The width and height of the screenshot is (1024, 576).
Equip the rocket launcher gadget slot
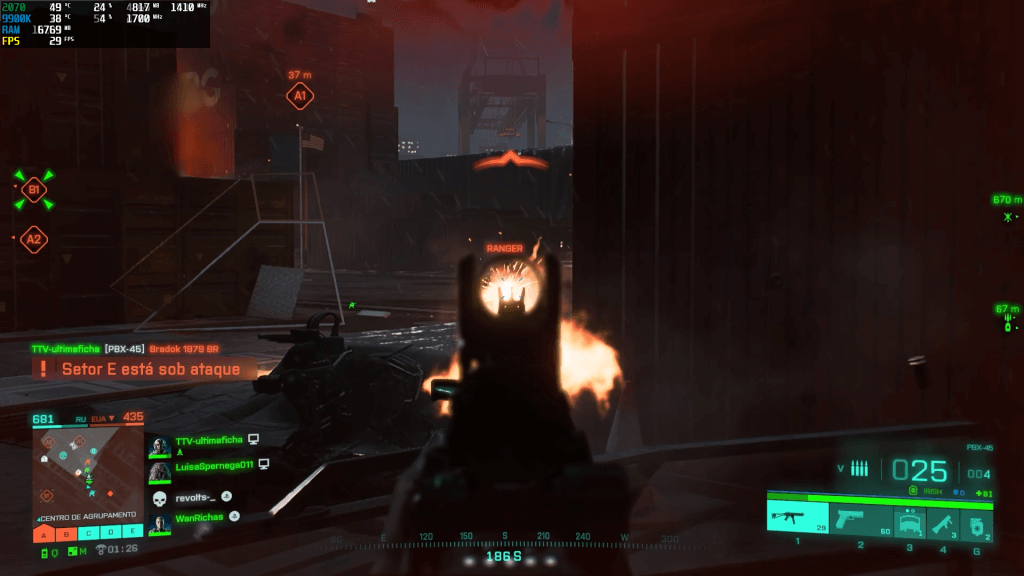(x=943, y=520)
